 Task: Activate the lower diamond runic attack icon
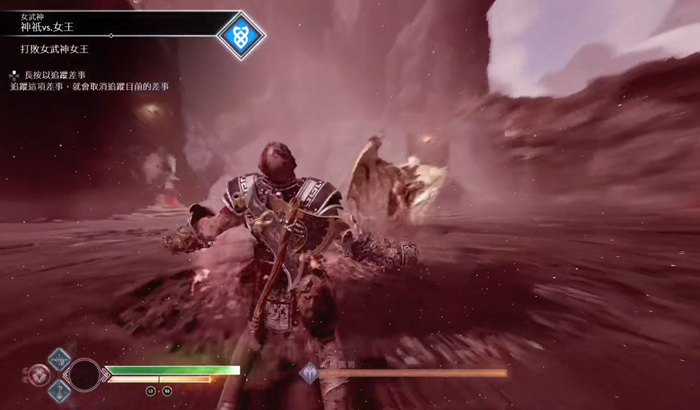pyautogui.click(x=59, y=391)
